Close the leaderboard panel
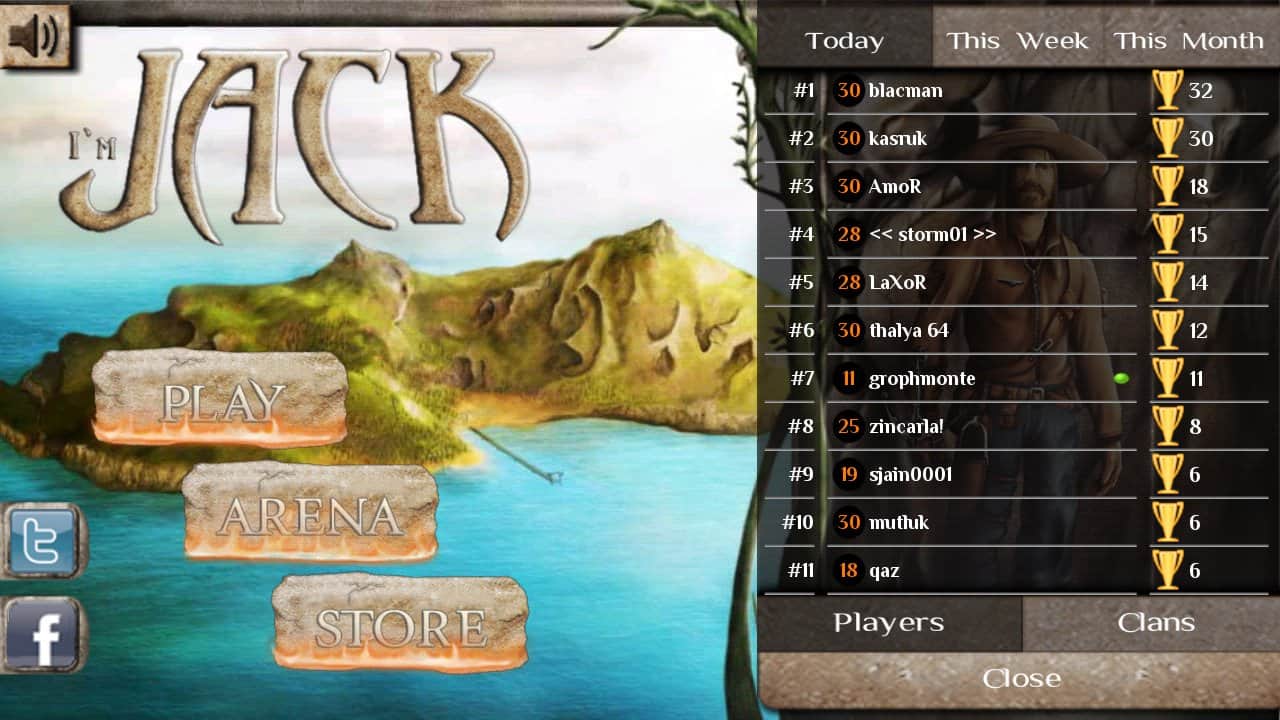This screenshot has height=720, width=1280. [x=1020, y=679]
